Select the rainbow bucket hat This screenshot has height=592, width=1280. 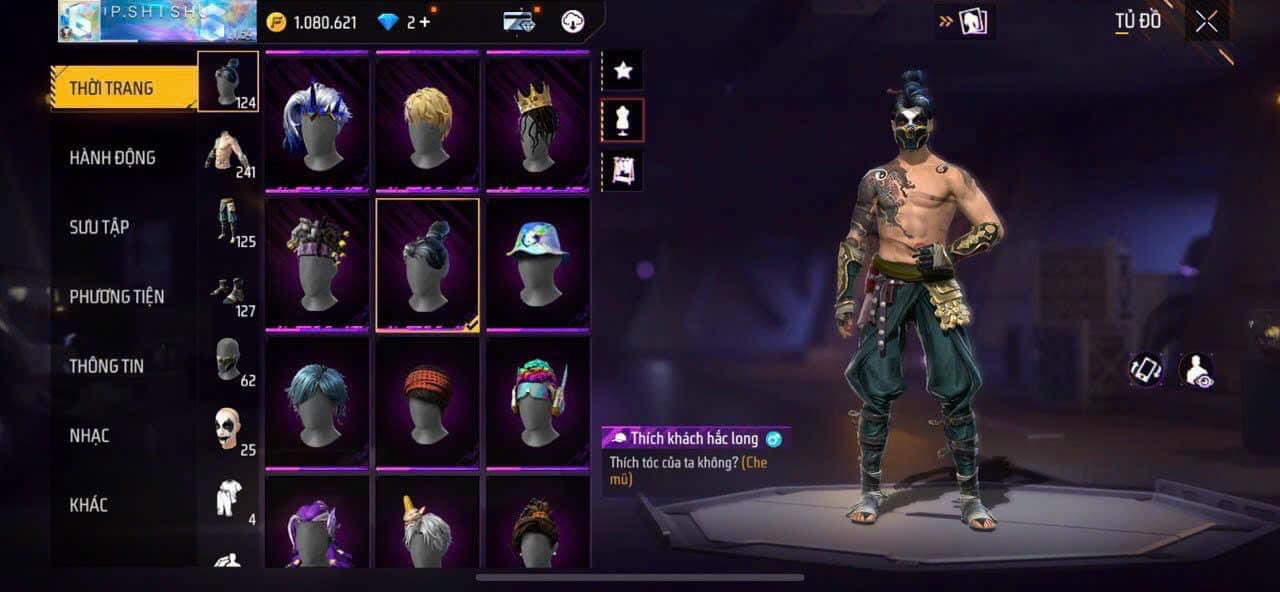tap(538, 262)
